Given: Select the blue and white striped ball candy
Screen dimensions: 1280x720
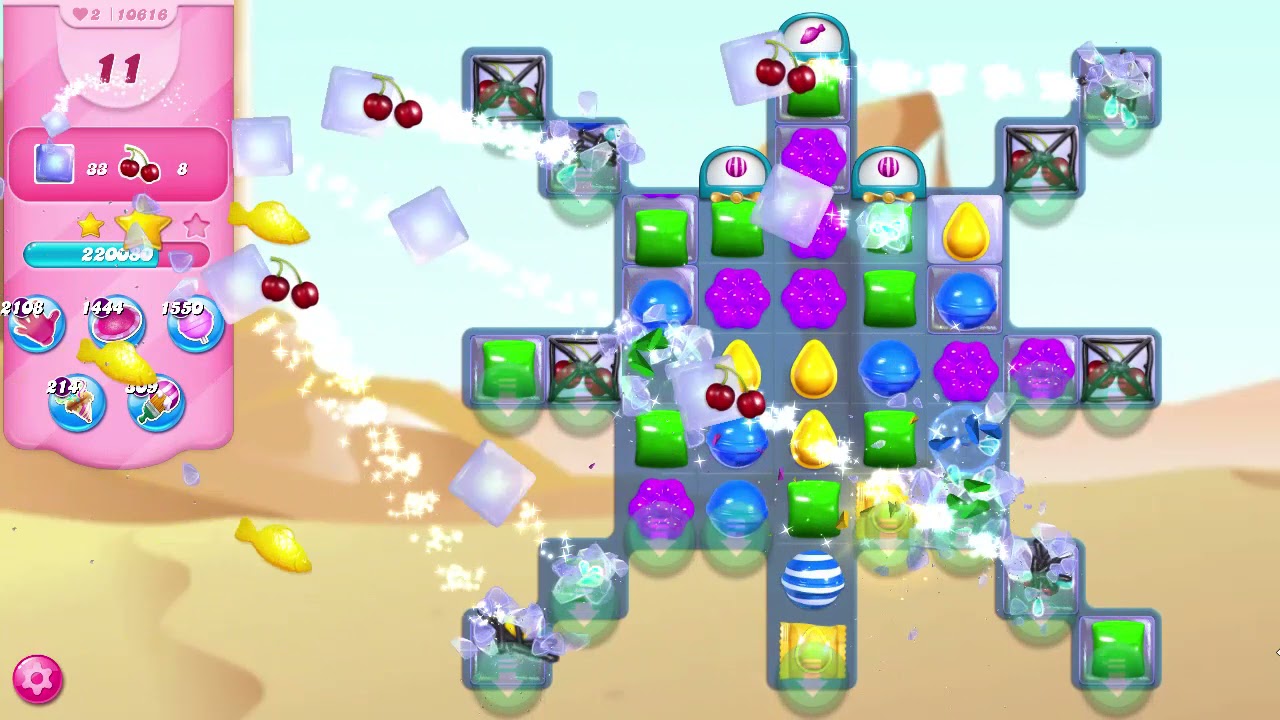Looking at the screenshot, I should click(814, 578).
